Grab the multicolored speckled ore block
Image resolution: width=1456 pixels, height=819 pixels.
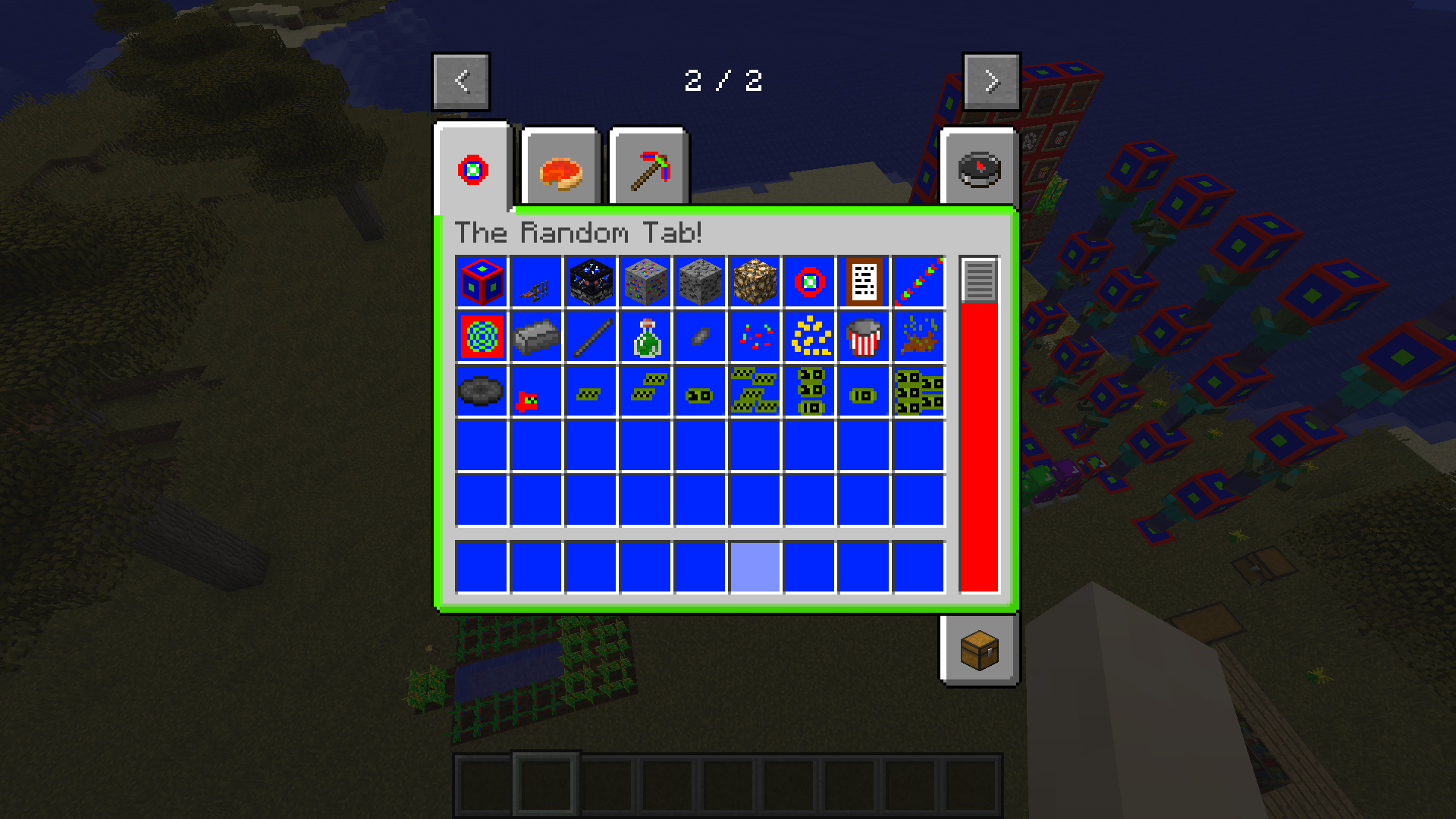(645, 281)
